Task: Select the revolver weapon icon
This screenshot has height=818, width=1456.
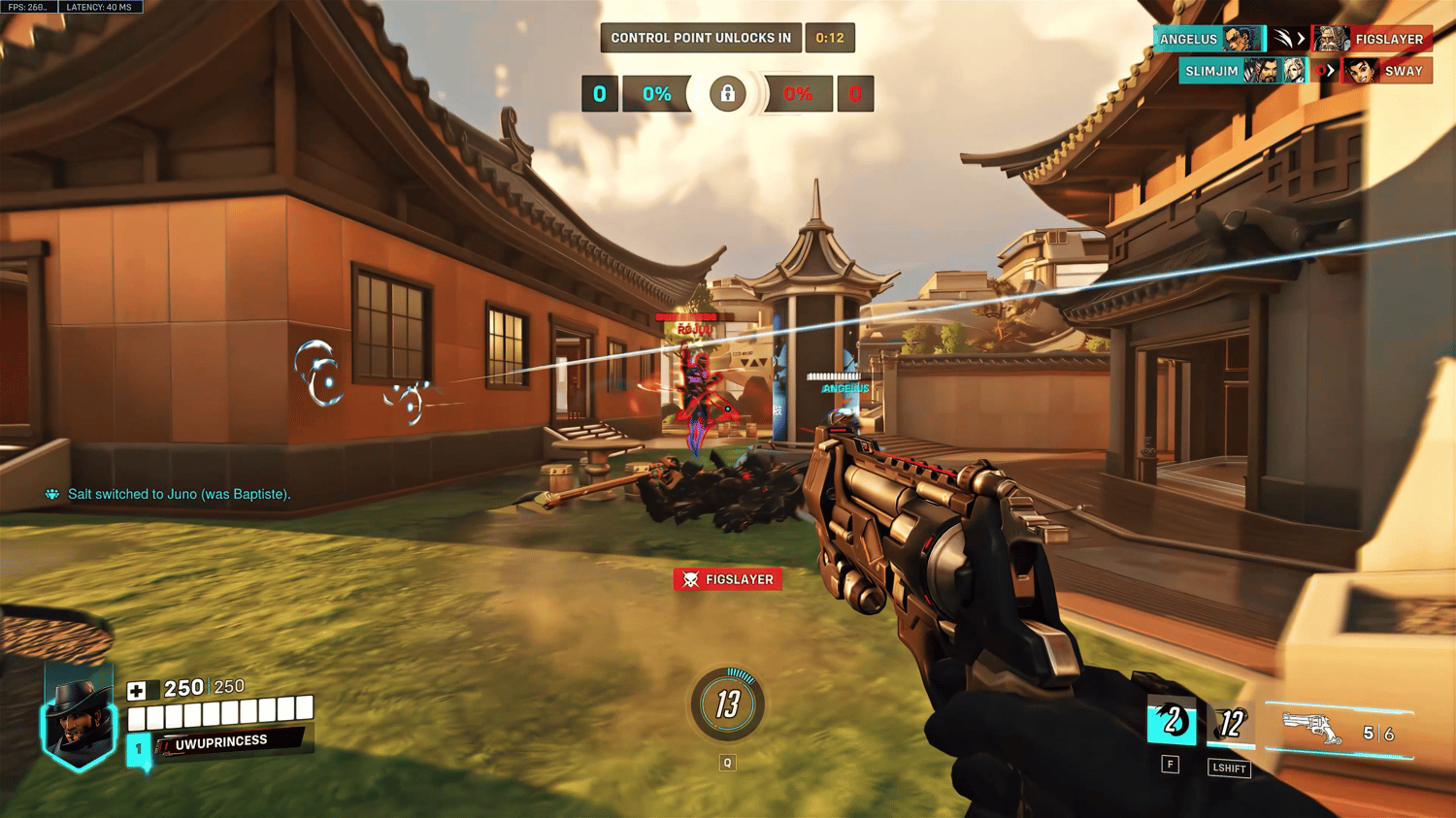Action: [1312, 729]
